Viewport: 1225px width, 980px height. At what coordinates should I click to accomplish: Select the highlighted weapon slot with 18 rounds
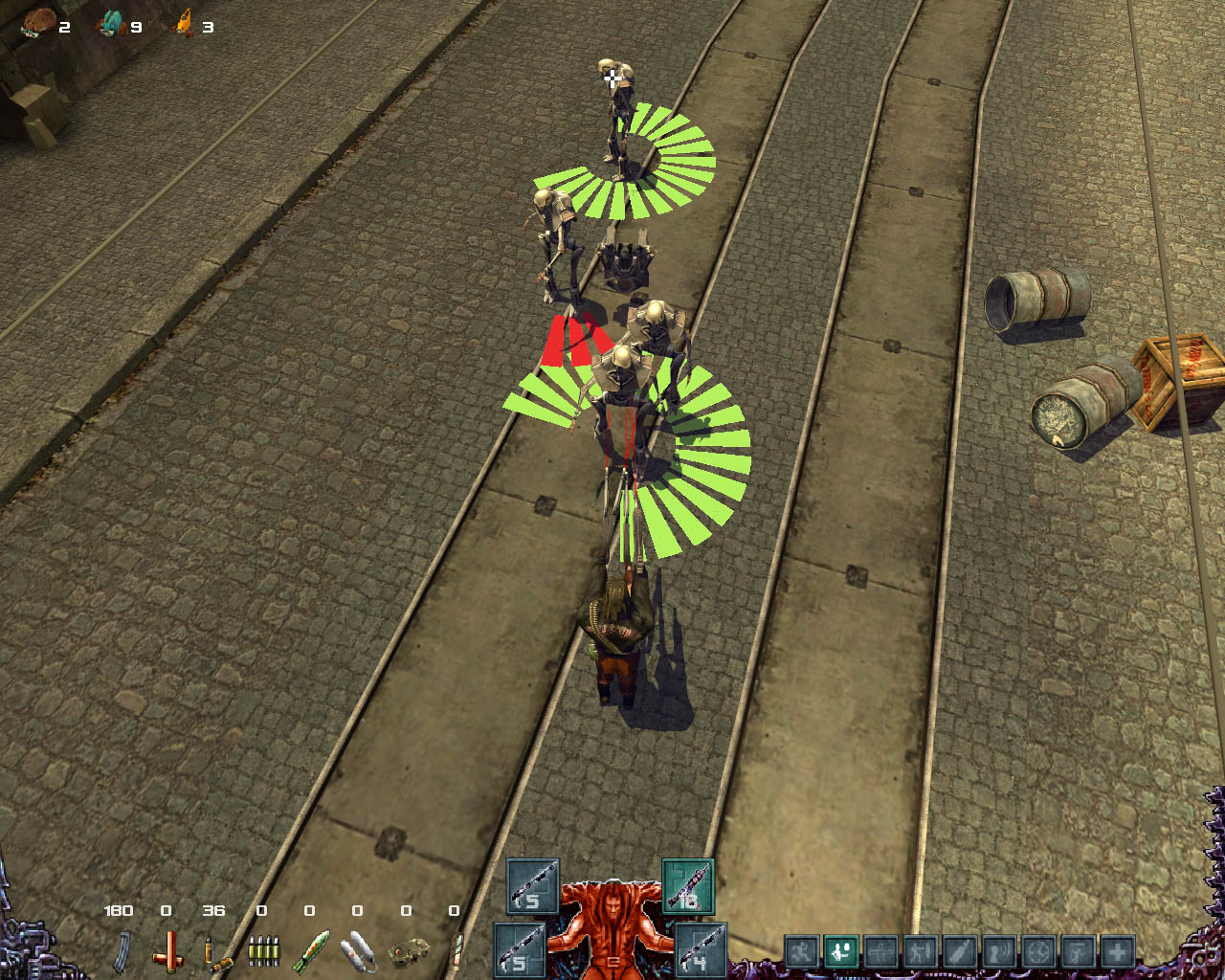click(688, 885)
